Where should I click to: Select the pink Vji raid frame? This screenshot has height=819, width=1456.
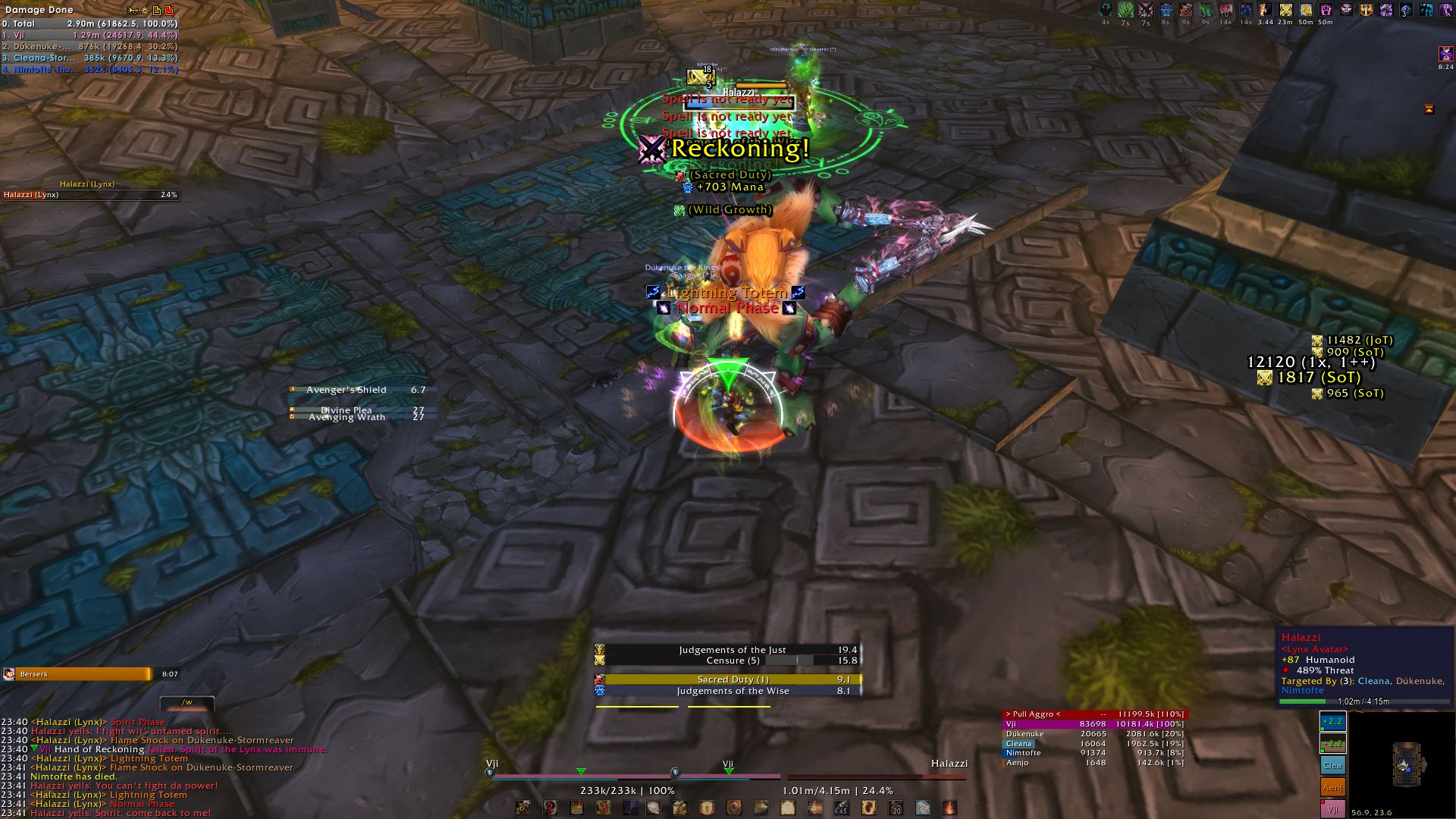(1332, 808)
